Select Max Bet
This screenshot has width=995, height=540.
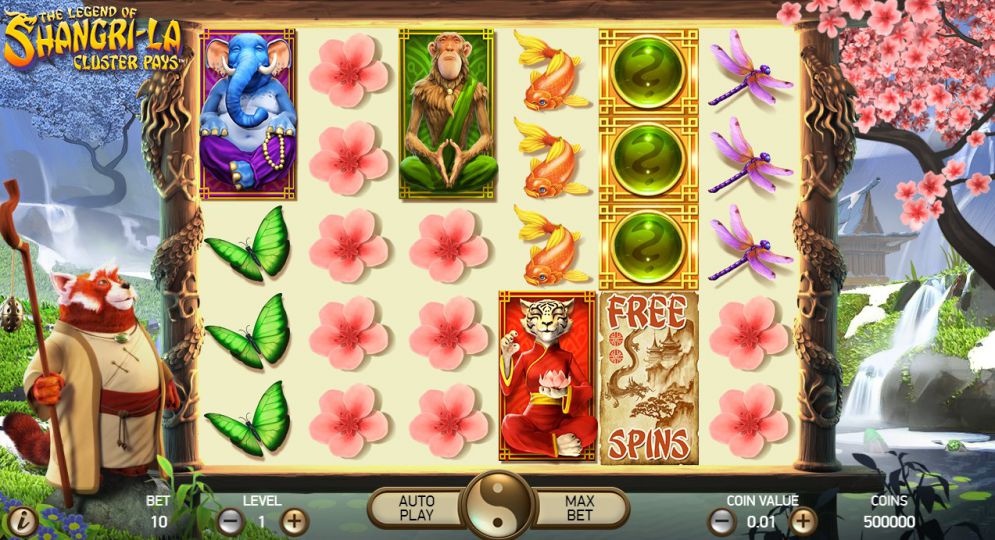(580, 508)
